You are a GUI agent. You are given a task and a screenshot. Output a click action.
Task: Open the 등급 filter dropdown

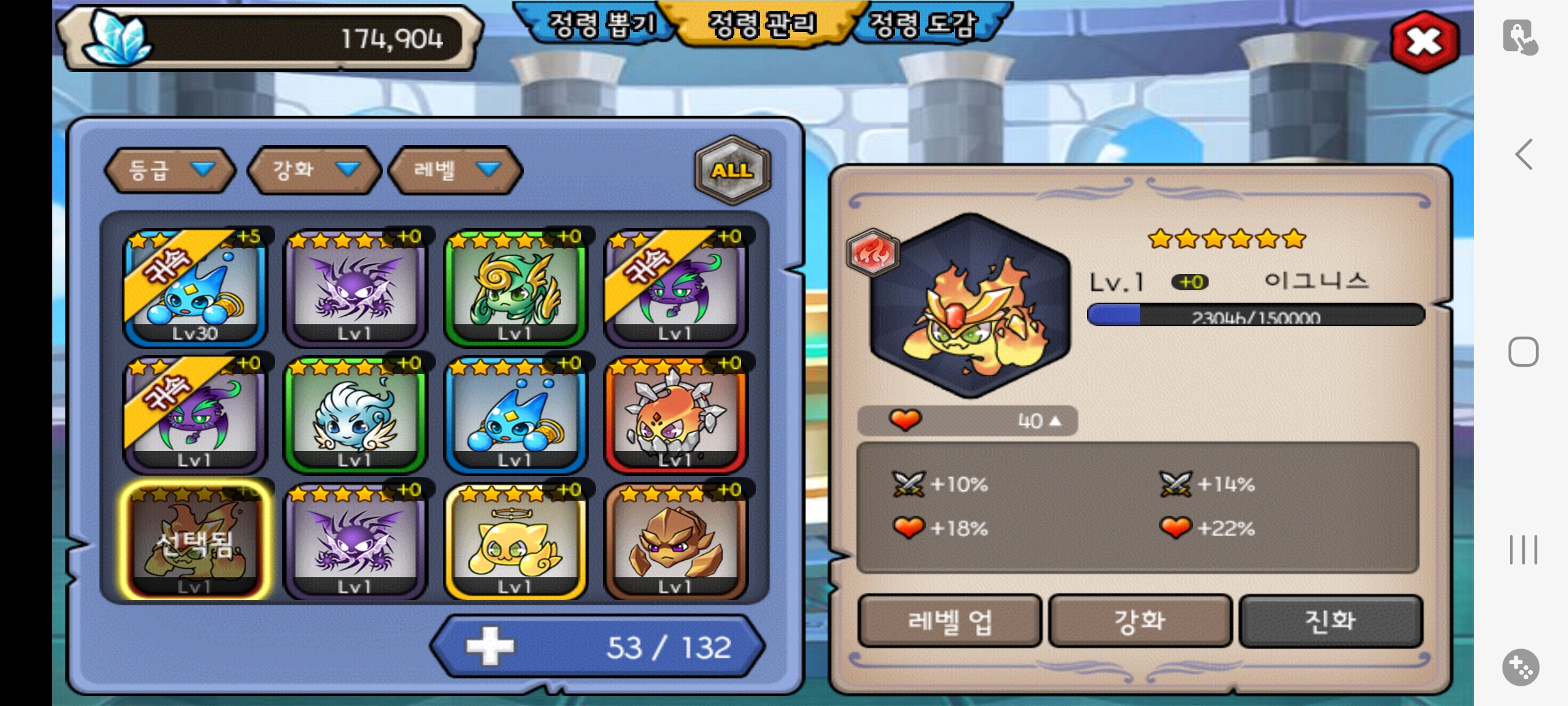pos(170,170)
